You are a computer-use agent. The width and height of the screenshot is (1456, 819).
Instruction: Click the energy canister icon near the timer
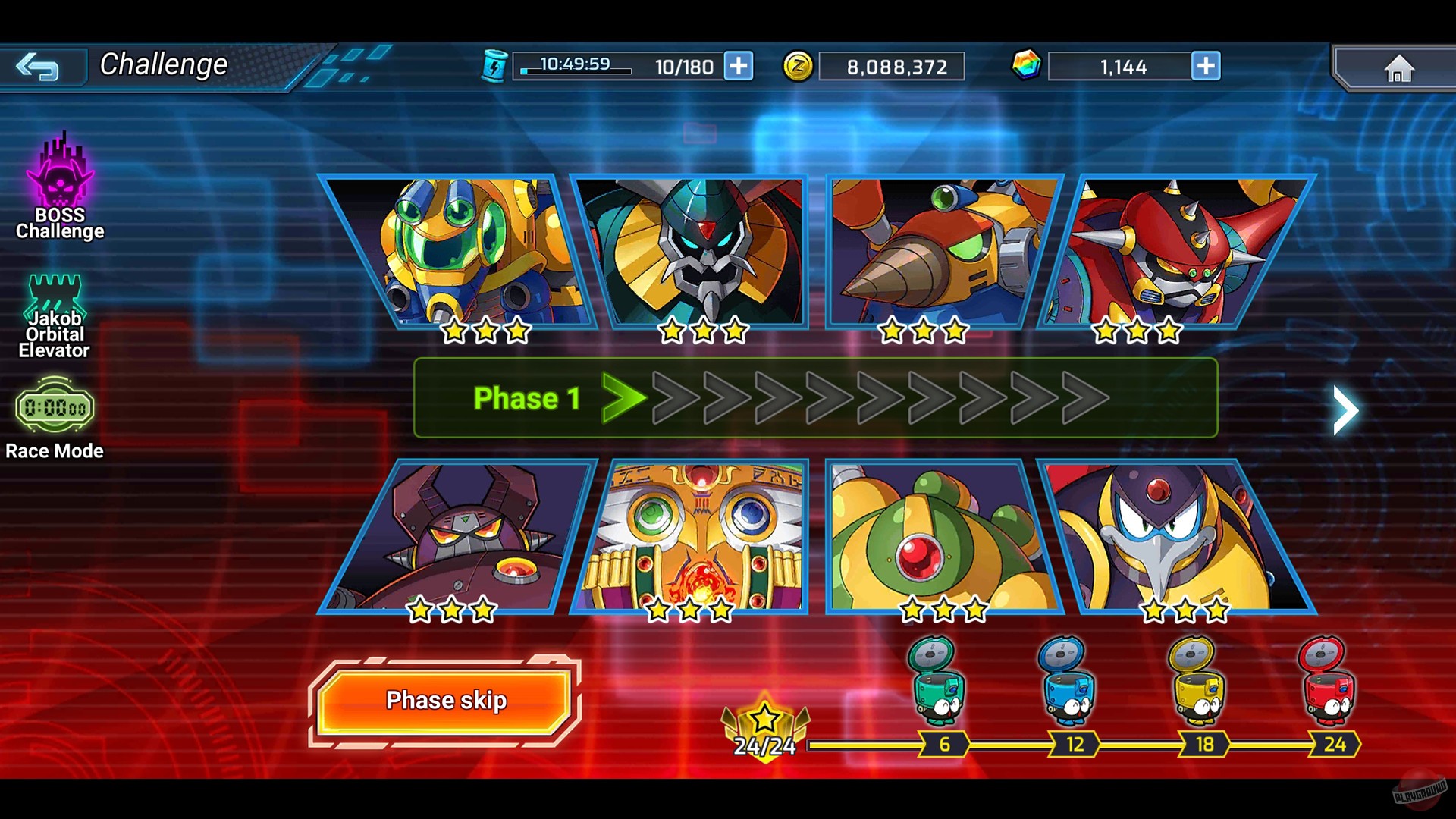(495, 66)
